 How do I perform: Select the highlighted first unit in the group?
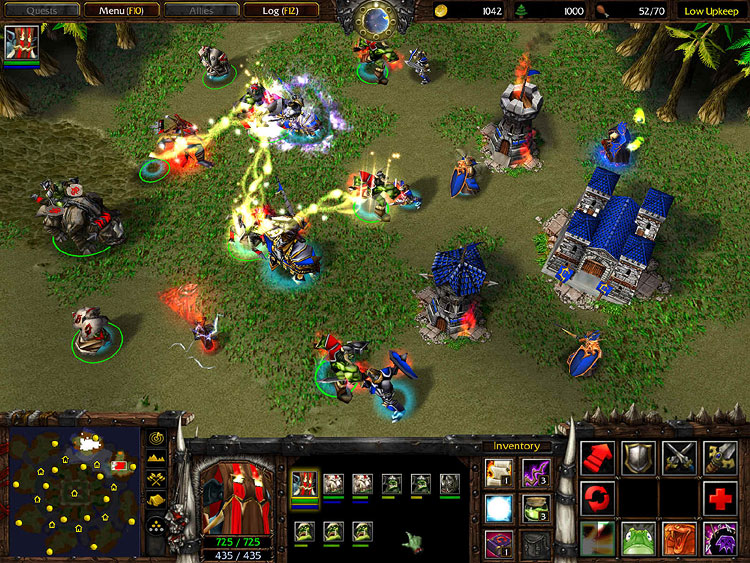(x=305, y=484)
